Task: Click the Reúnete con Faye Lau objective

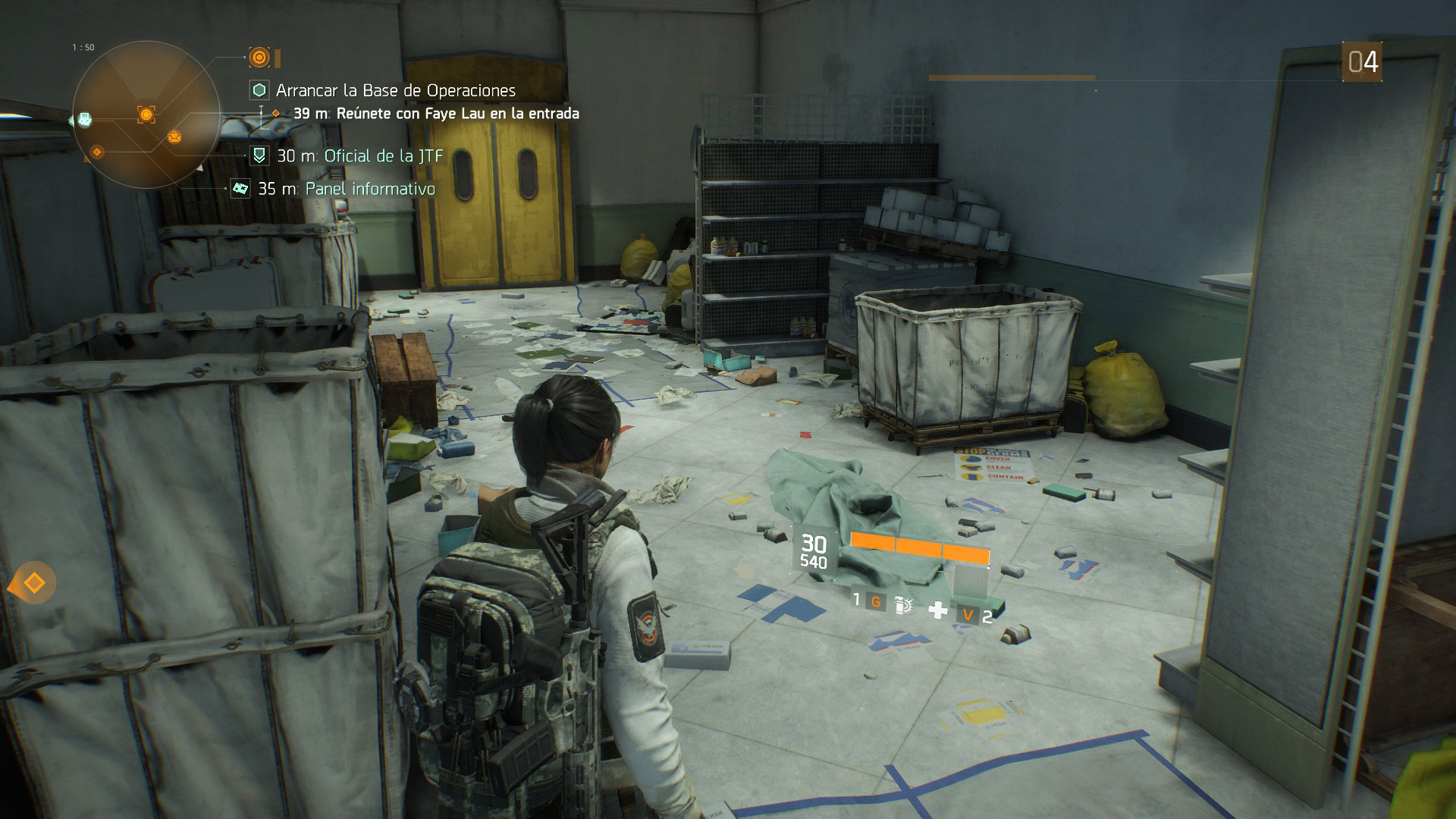Action: click(436, 114)
